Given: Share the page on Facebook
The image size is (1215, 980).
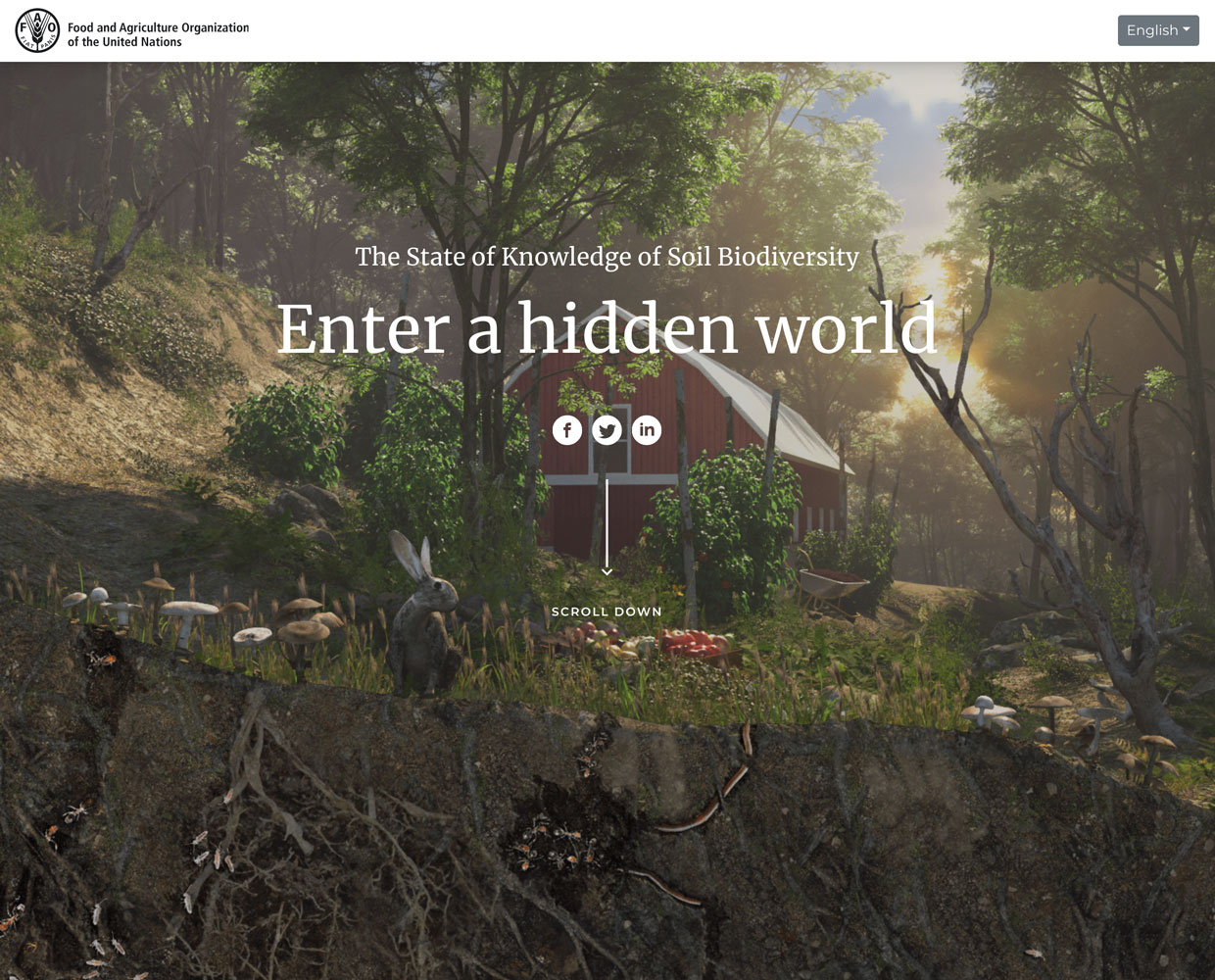Looking at the screenshot, I should (567, 430).
